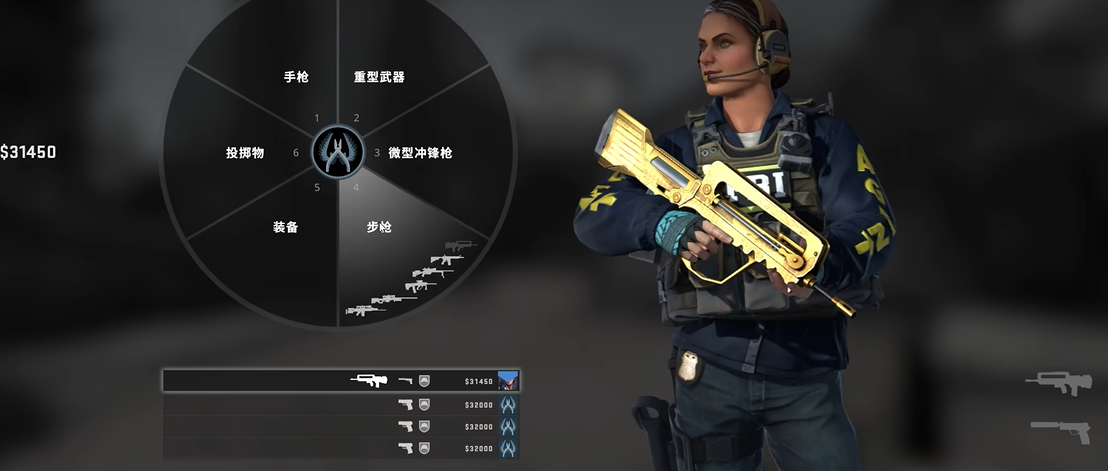
Task: Choose the 微型冲锋枪 SMG segment
Action: pyautogui.click(x=420, y=153)
